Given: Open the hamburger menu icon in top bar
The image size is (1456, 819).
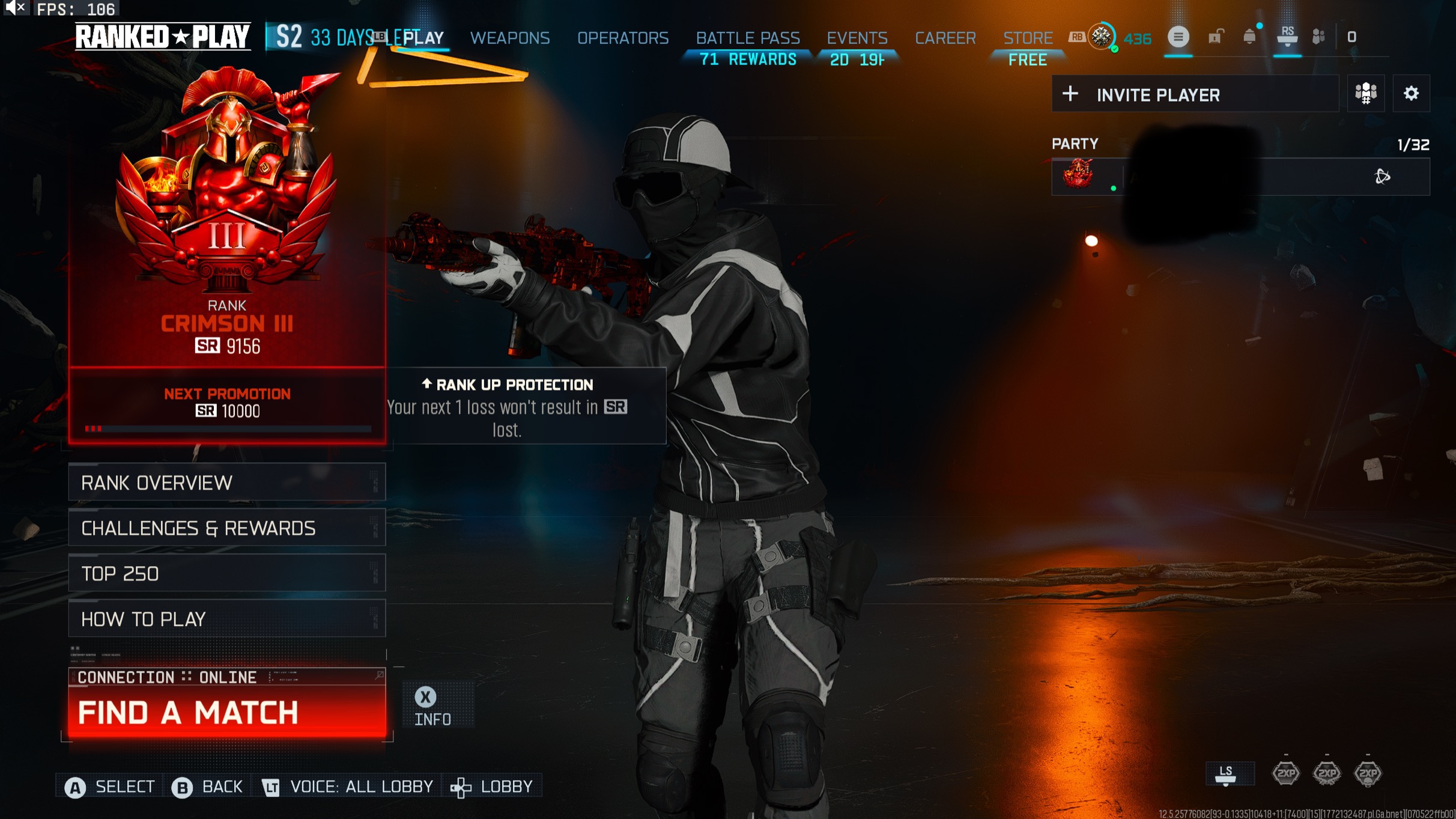Looking at the screenshot, I should [1178, 37].
